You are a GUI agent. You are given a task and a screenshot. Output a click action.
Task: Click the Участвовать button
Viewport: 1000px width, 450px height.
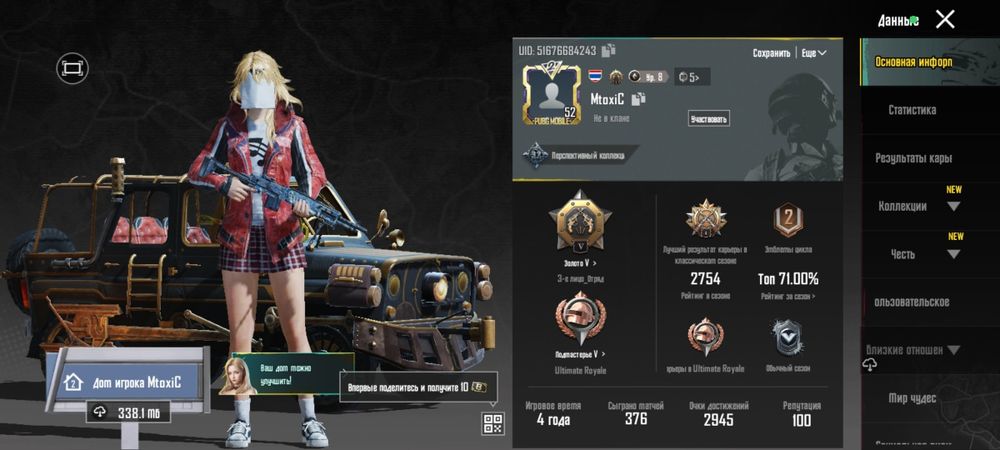[708, 119]
